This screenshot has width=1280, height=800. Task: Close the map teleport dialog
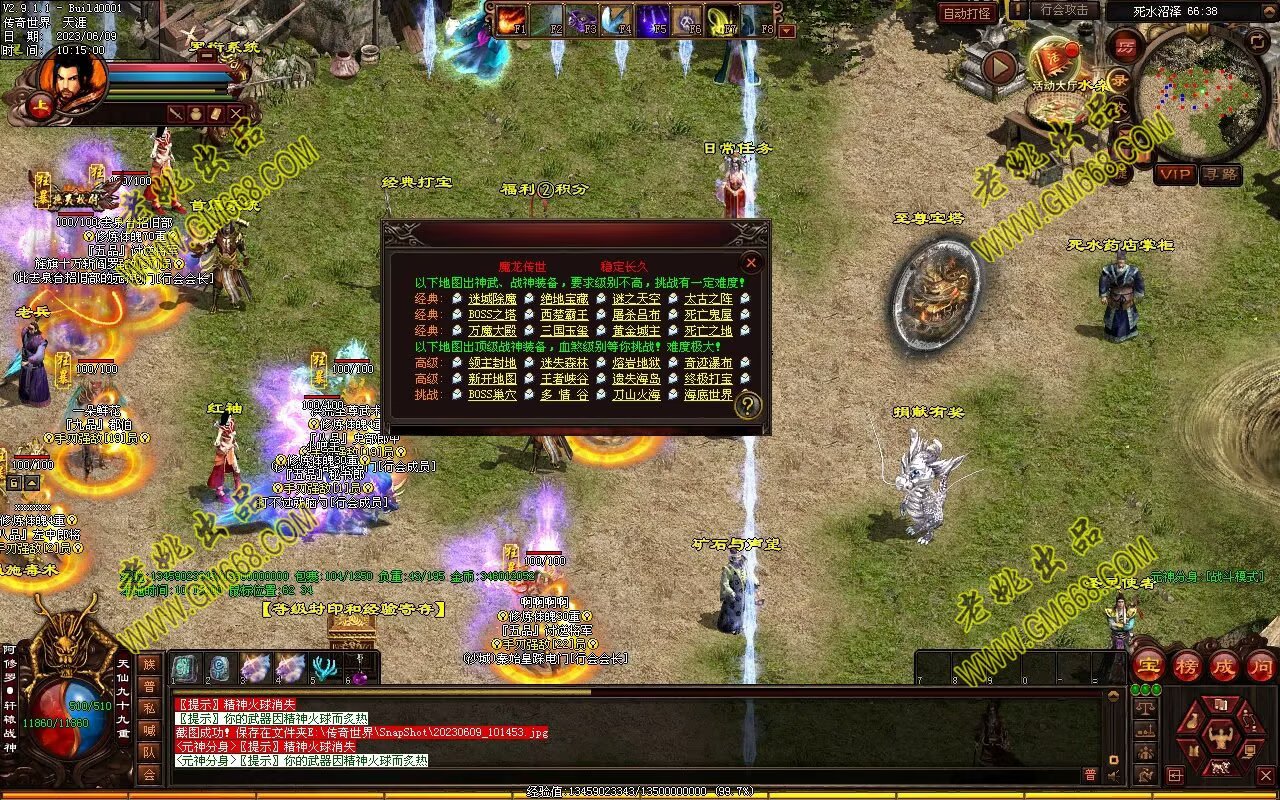751,263
